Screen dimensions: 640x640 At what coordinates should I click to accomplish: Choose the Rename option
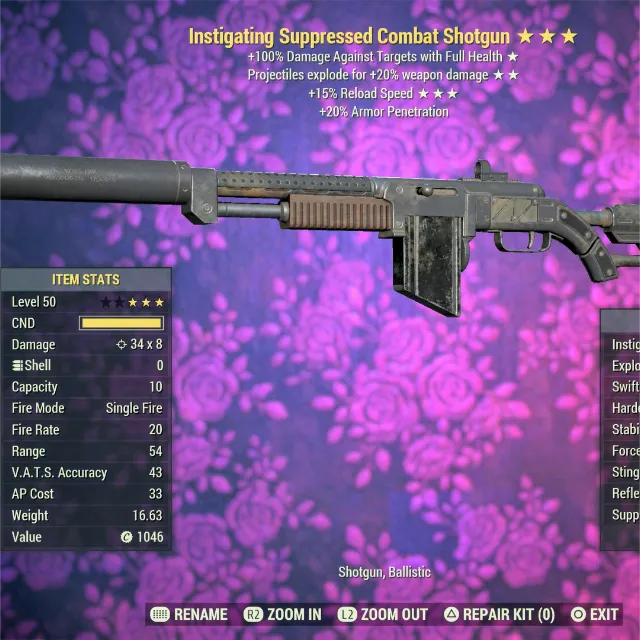point(189,614)
